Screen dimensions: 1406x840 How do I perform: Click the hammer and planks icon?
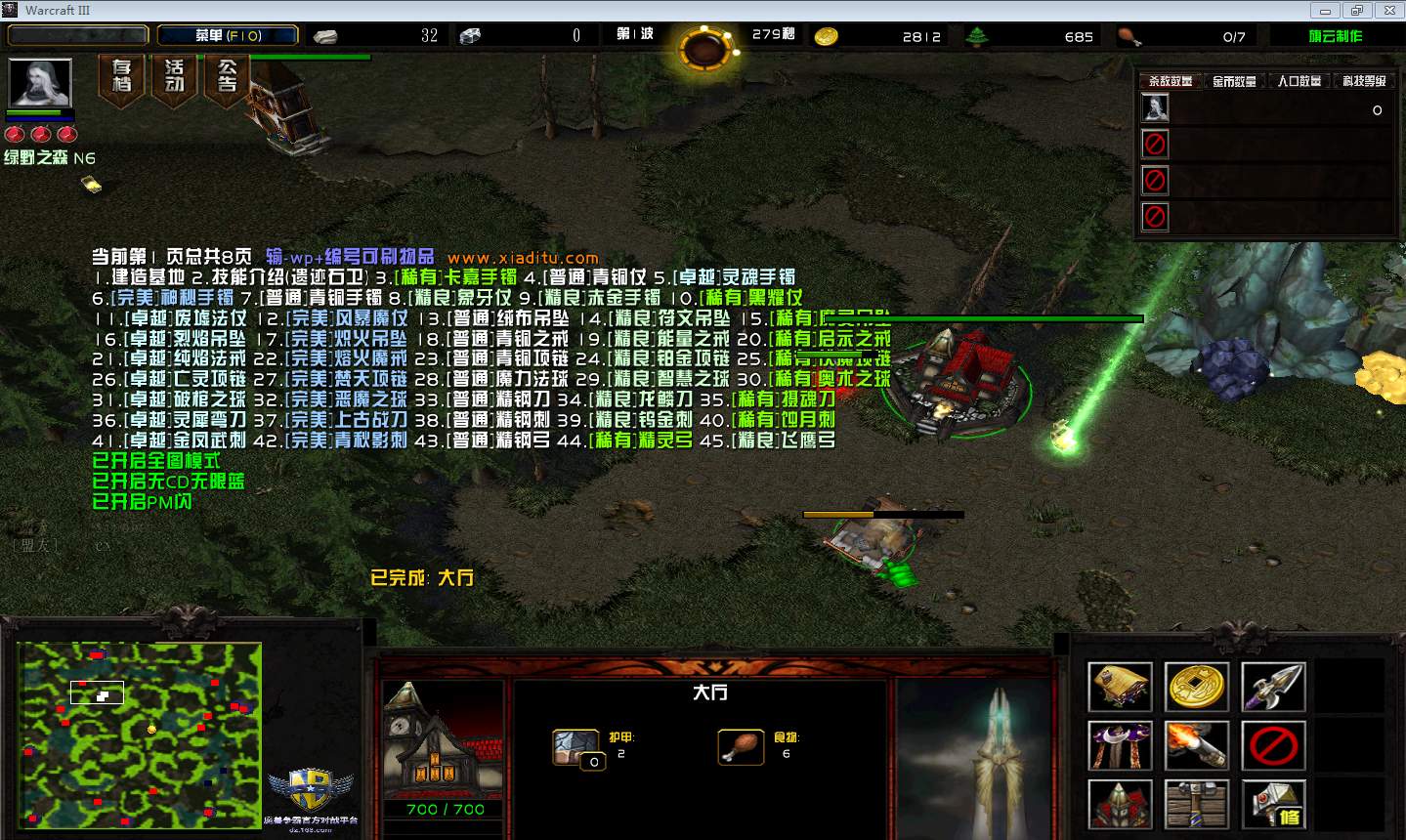pyautogui.click(x=1197, y=805)
